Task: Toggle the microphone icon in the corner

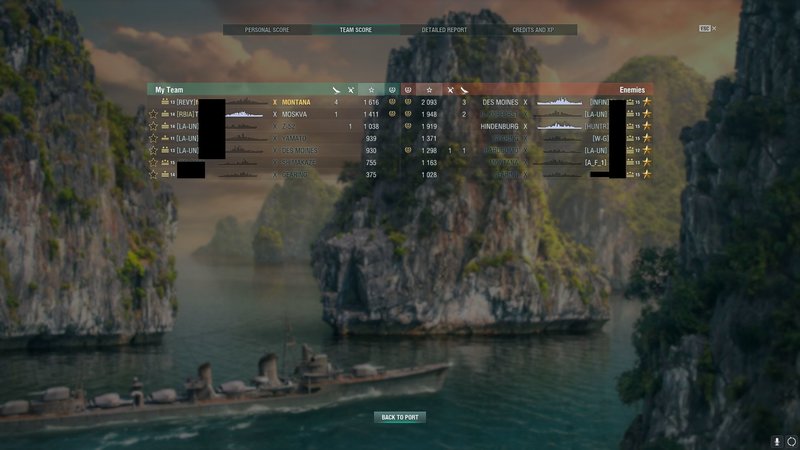Action: coord(777,440)
